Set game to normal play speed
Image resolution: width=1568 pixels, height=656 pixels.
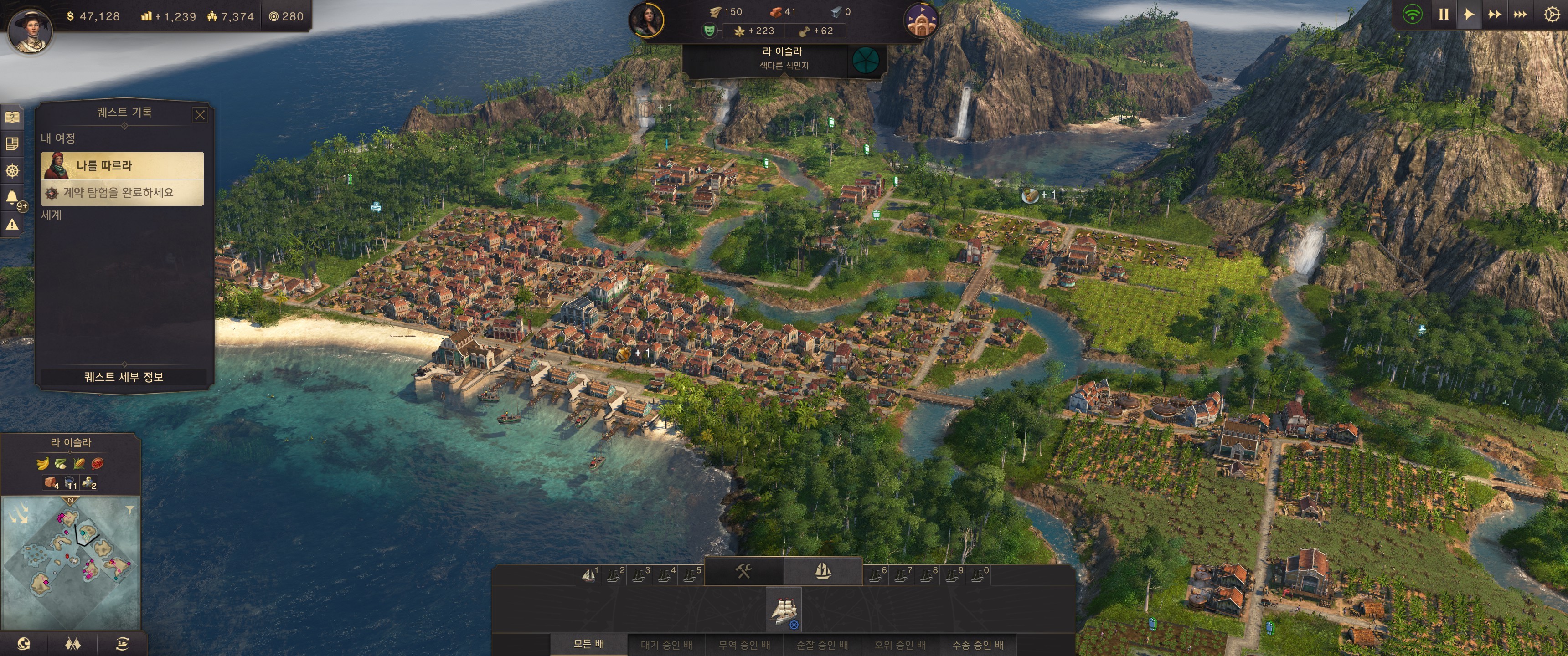pyautogui.click(x=1469, y=14)
